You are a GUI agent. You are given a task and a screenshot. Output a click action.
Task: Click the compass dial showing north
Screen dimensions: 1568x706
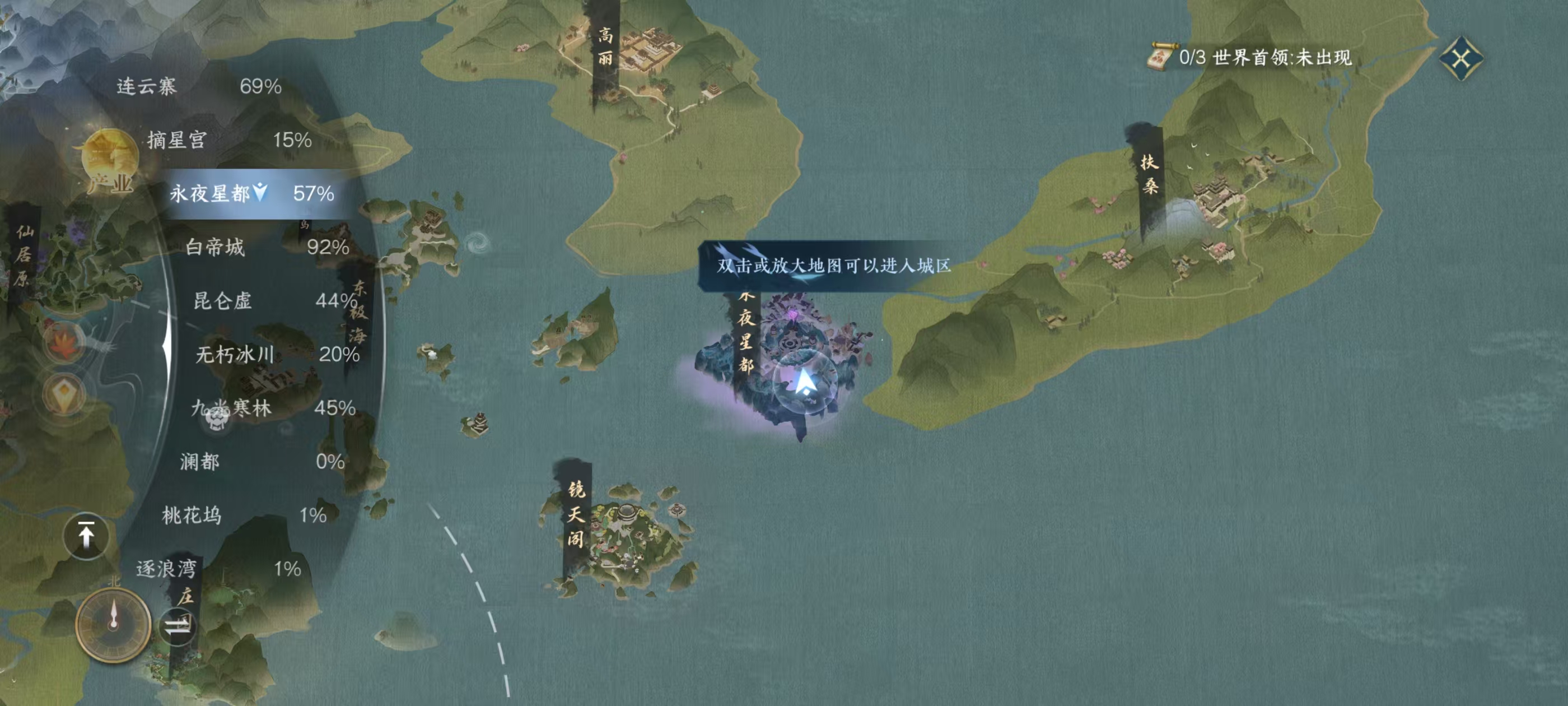113,625
